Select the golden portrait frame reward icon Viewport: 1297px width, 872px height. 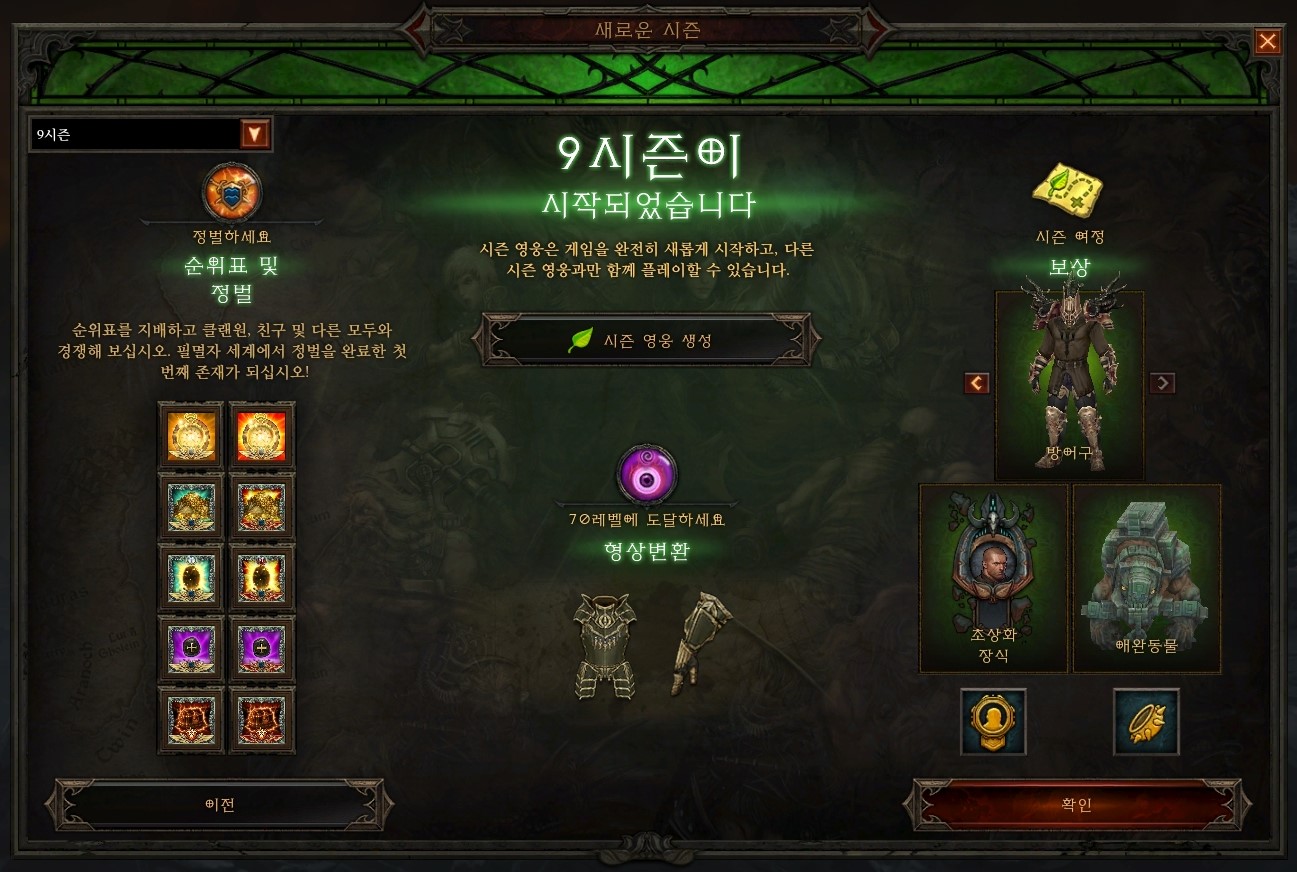[x=993, y=722]
